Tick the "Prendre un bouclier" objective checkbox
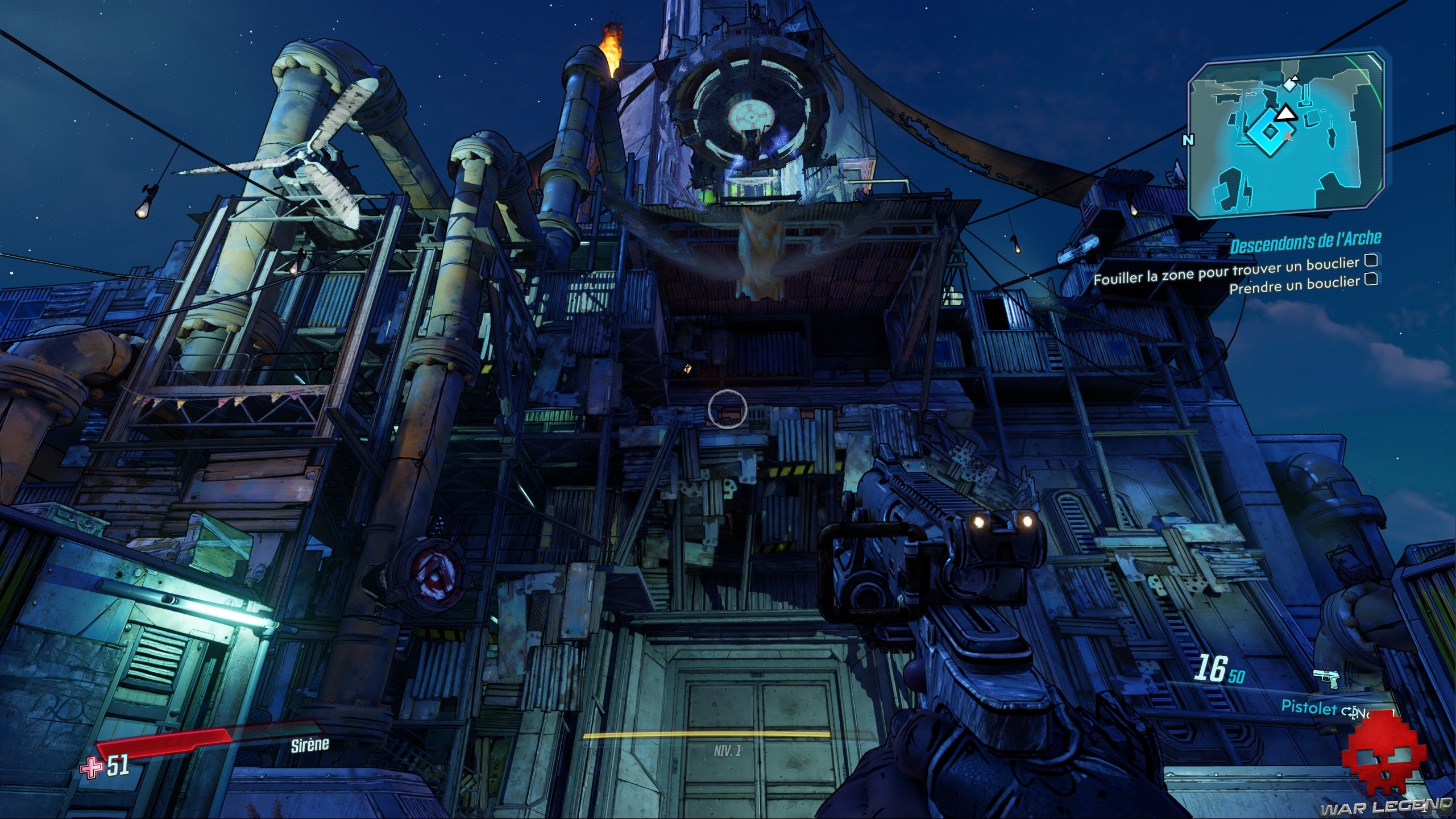 [1371, 279]
